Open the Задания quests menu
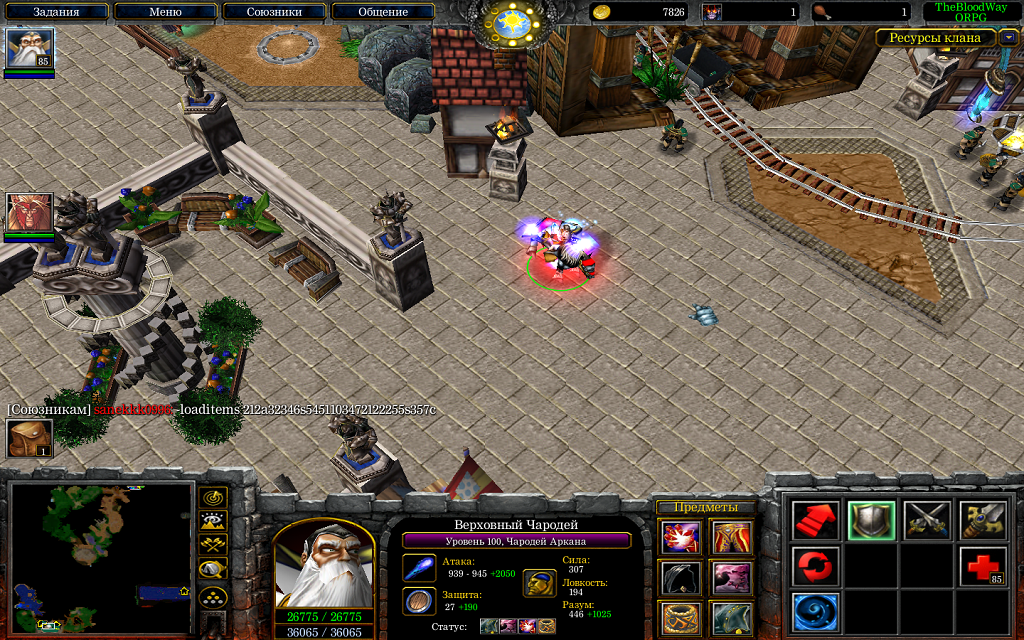 pyautogui.click(x=56, y=12)
